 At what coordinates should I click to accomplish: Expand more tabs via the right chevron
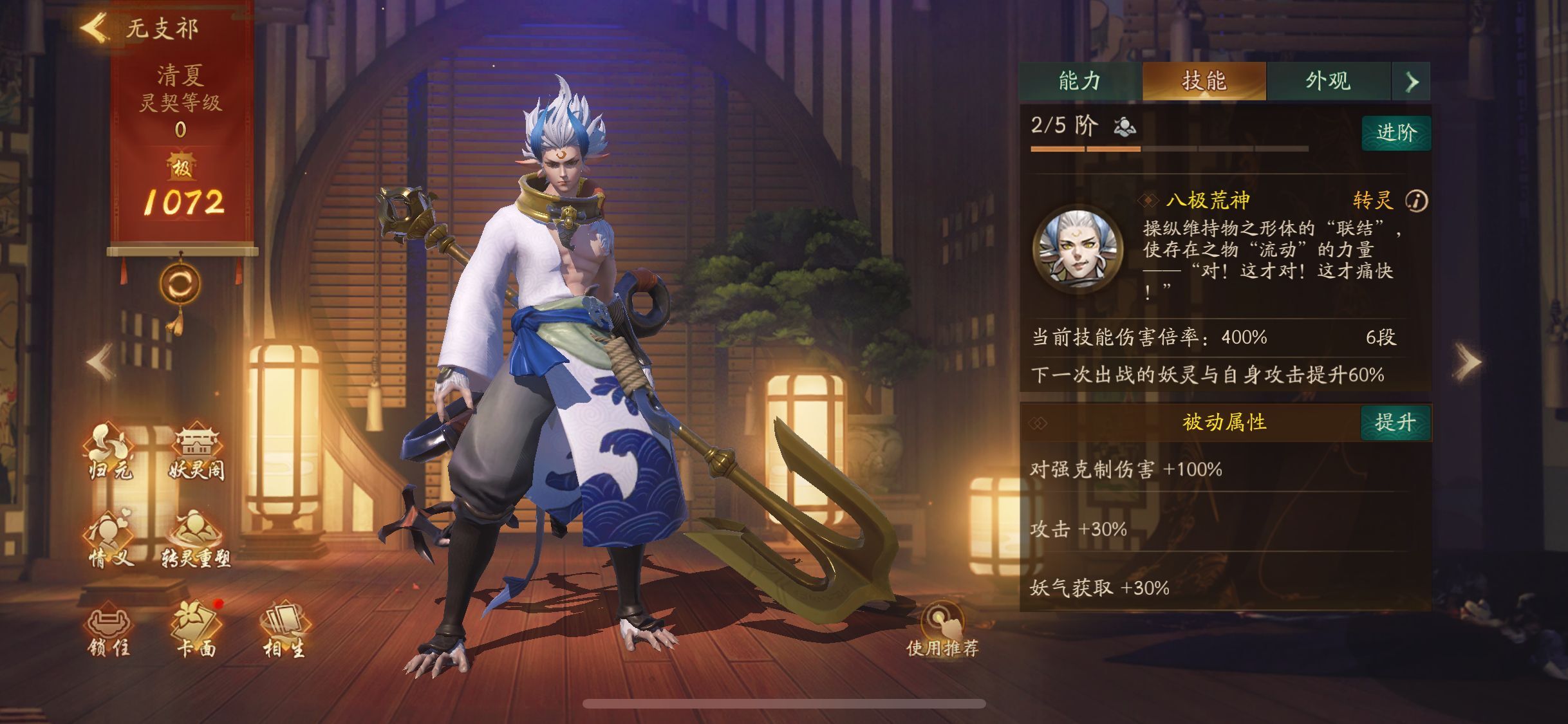1411,82
